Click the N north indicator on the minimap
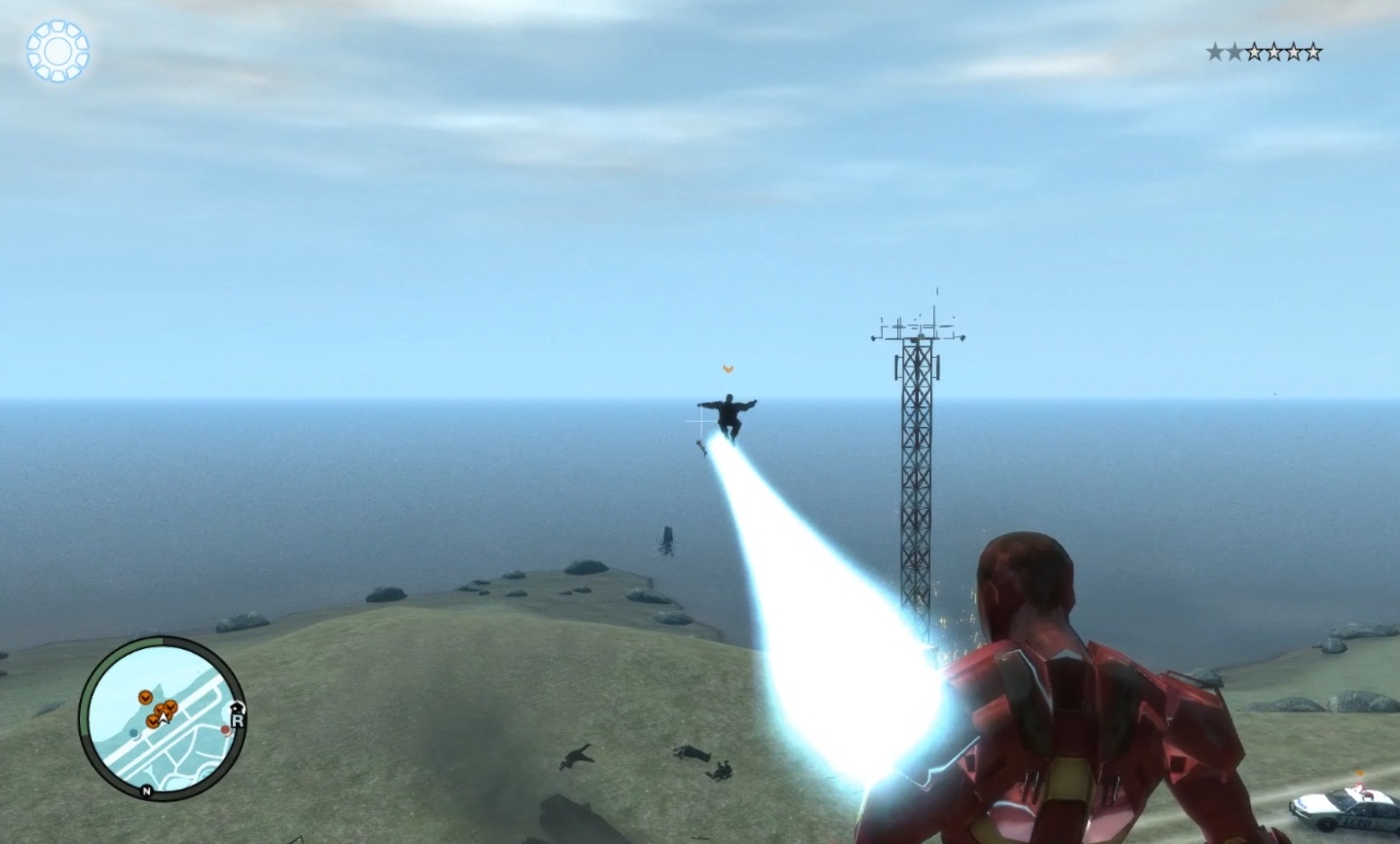 [x=146, y=791]
